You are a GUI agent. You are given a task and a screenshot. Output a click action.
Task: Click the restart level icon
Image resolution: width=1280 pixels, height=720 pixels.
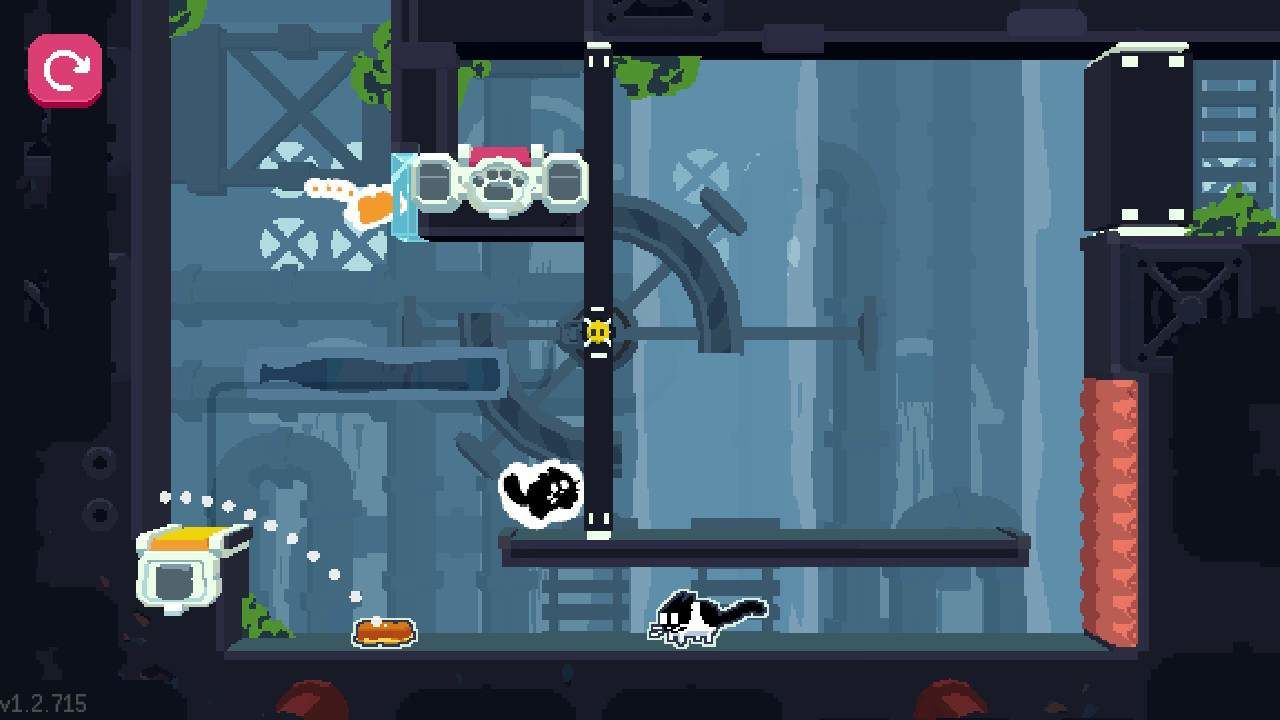(x=63, y=70)
